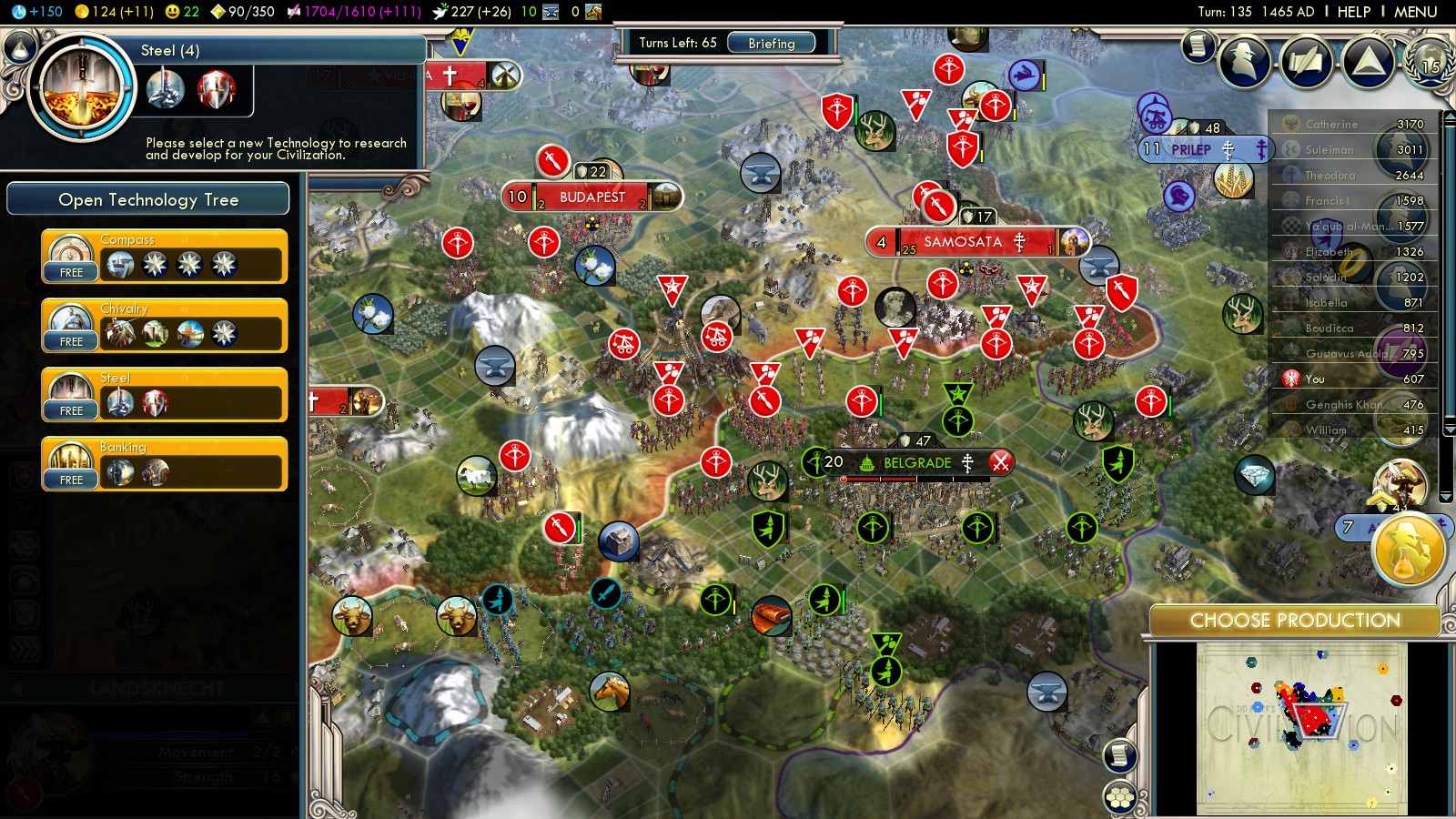Click the Choose Production button
The width and height of the screenshot is (1456, 819).
1295,621
